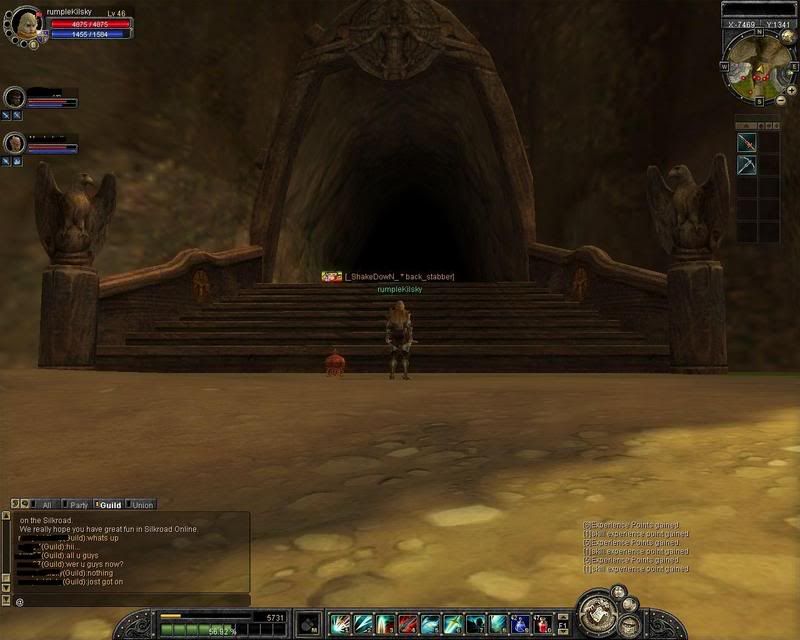
Task: Click the rumpleKilsky character portrait
Action: [27, 24]
